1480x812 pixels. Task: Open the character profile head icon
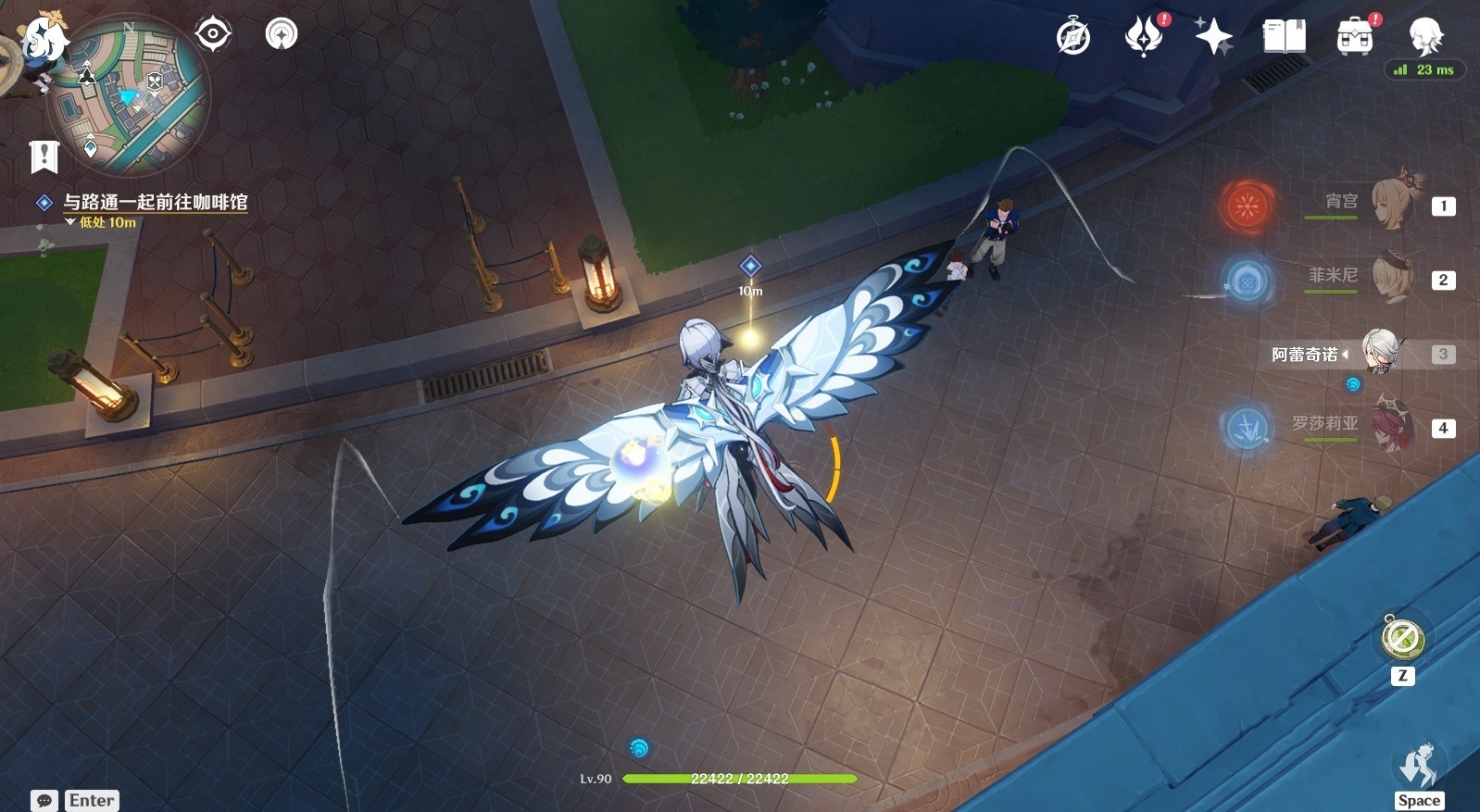point(1424,35)
